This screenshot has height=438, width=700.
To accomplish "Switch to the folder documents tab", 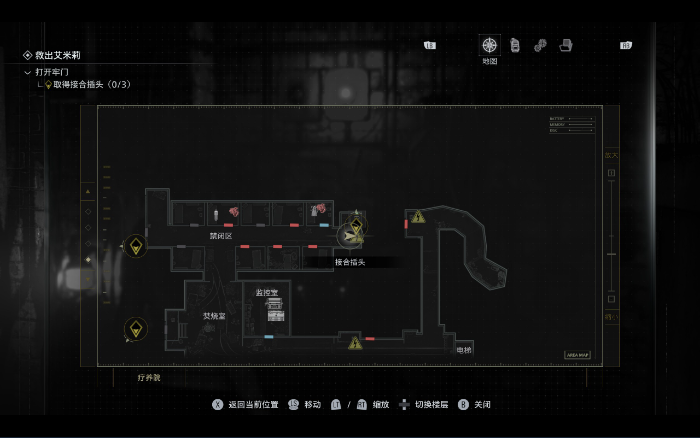I will click(566, 45).
